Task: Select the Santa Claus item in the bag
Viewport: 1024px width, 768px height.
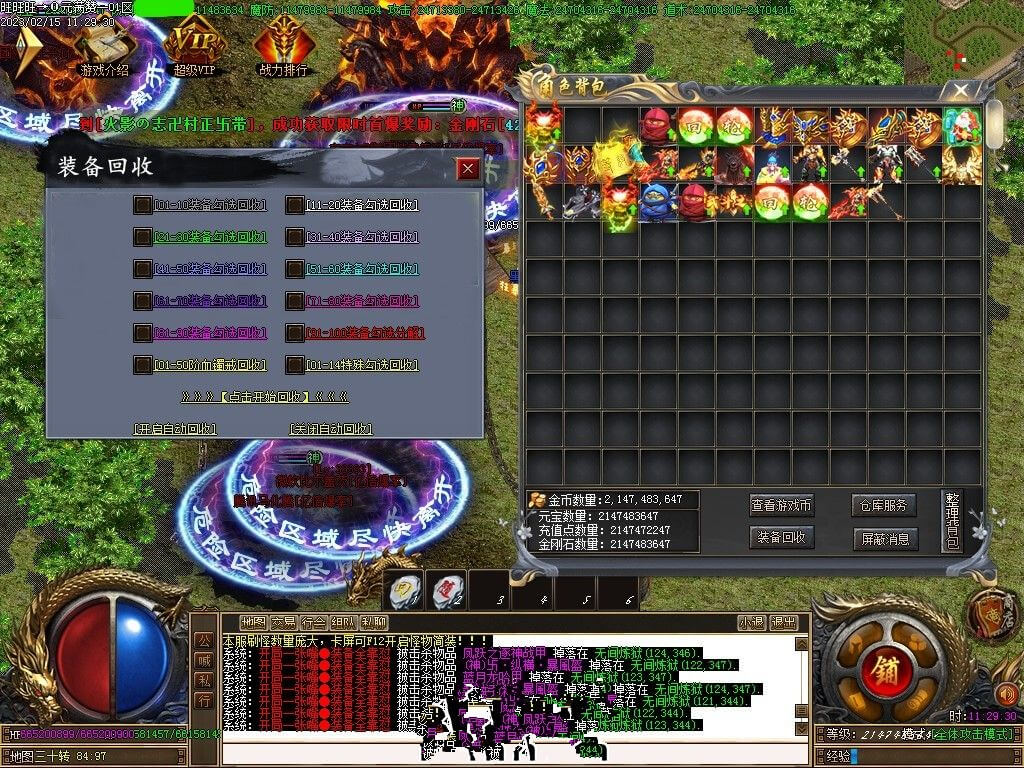Action: [x=962, y=127]
